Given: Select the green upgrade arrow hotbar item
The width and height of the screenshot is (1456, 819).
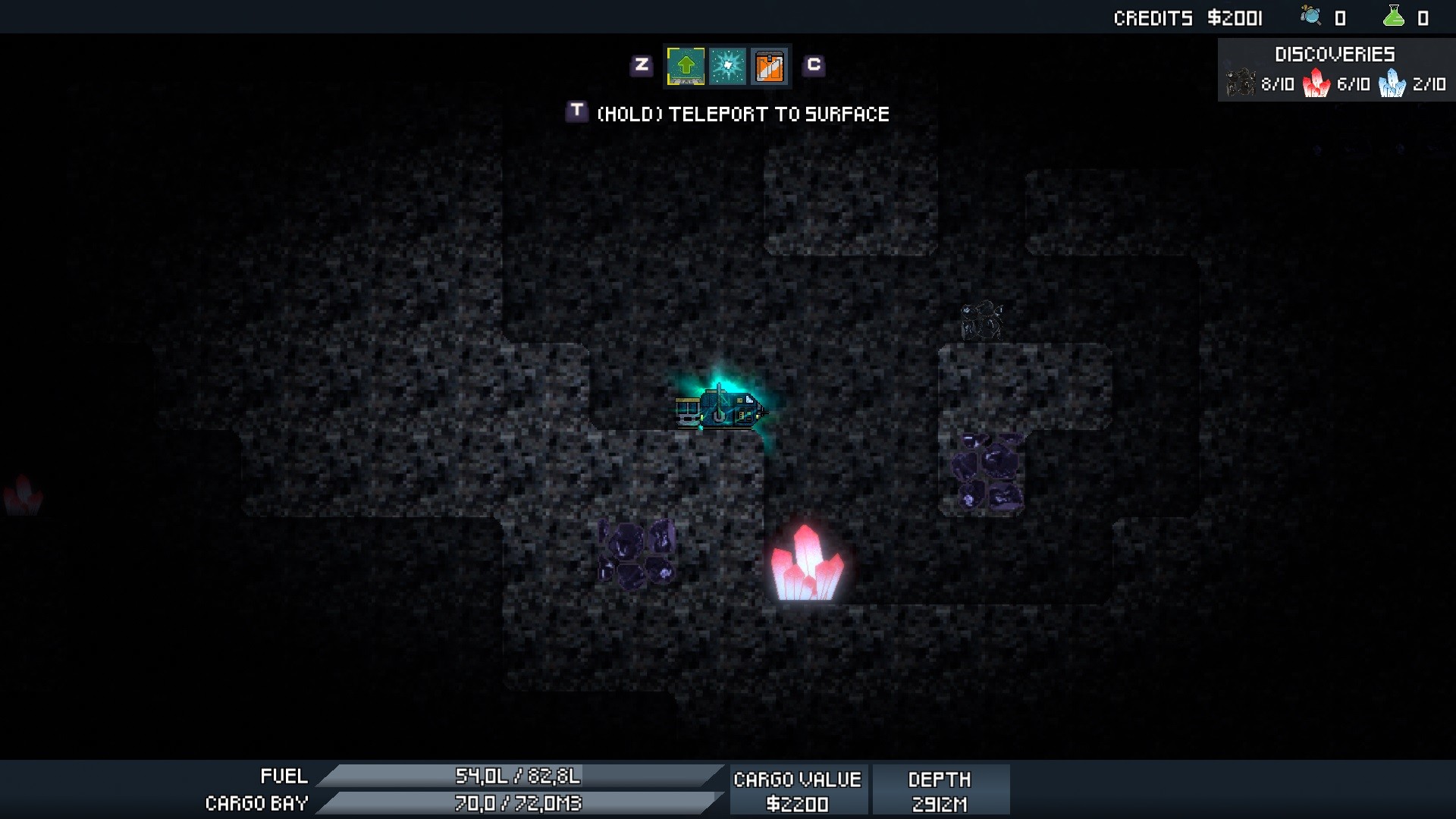Looking at the screenshot, I should pyautogui.click(x=685, y=66).
